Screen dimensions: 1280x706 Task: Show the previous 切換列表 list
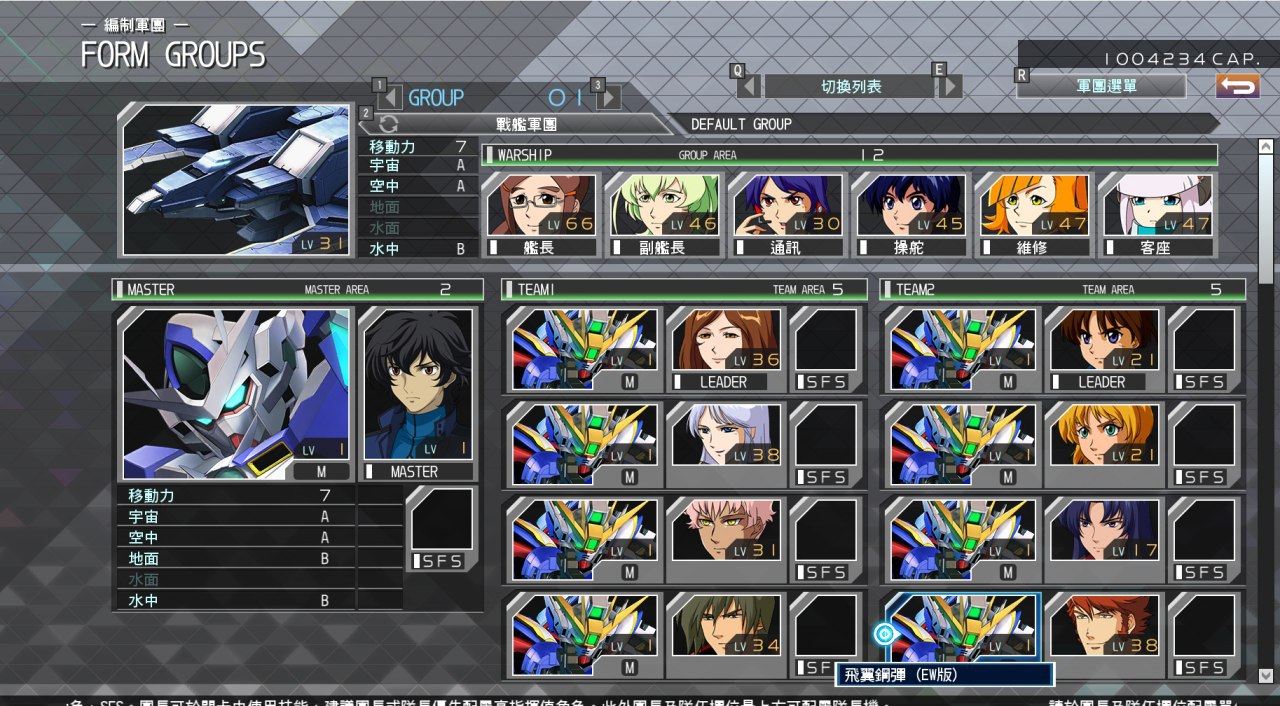750,86
